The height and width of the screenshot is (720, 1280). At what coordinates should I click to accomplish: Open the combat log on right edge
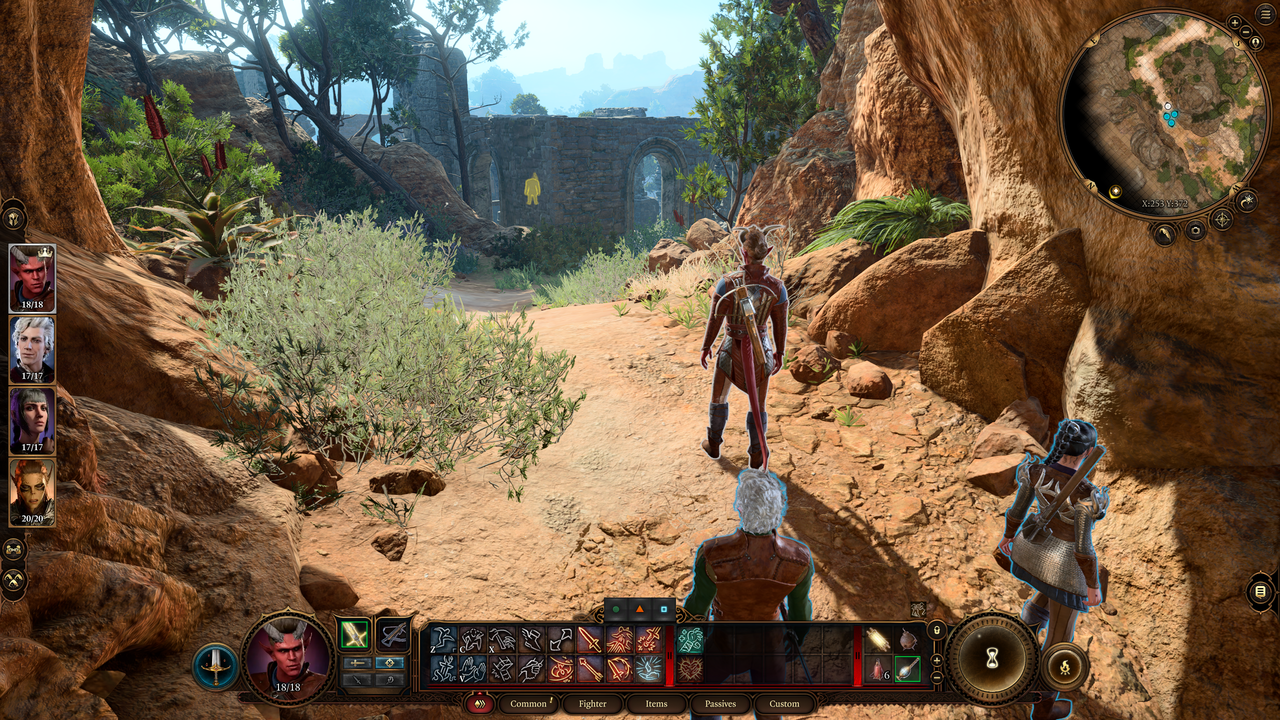coord(1260,592)
